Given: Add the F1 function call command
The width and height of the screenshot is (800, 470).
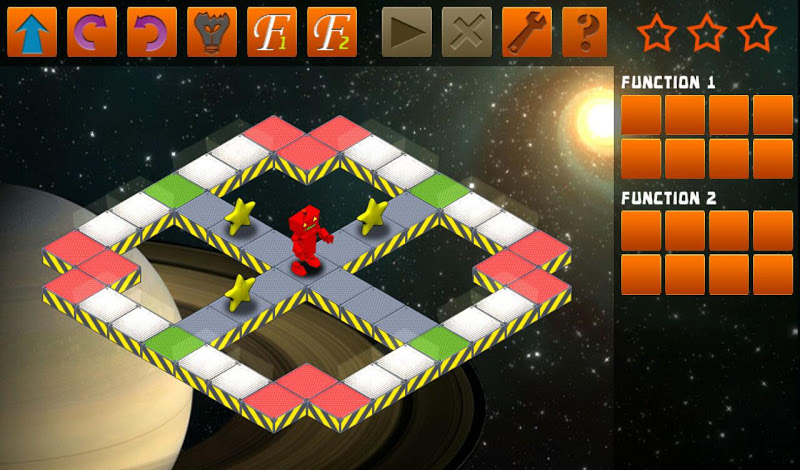Looking at the screenshot, I should 272,32.
